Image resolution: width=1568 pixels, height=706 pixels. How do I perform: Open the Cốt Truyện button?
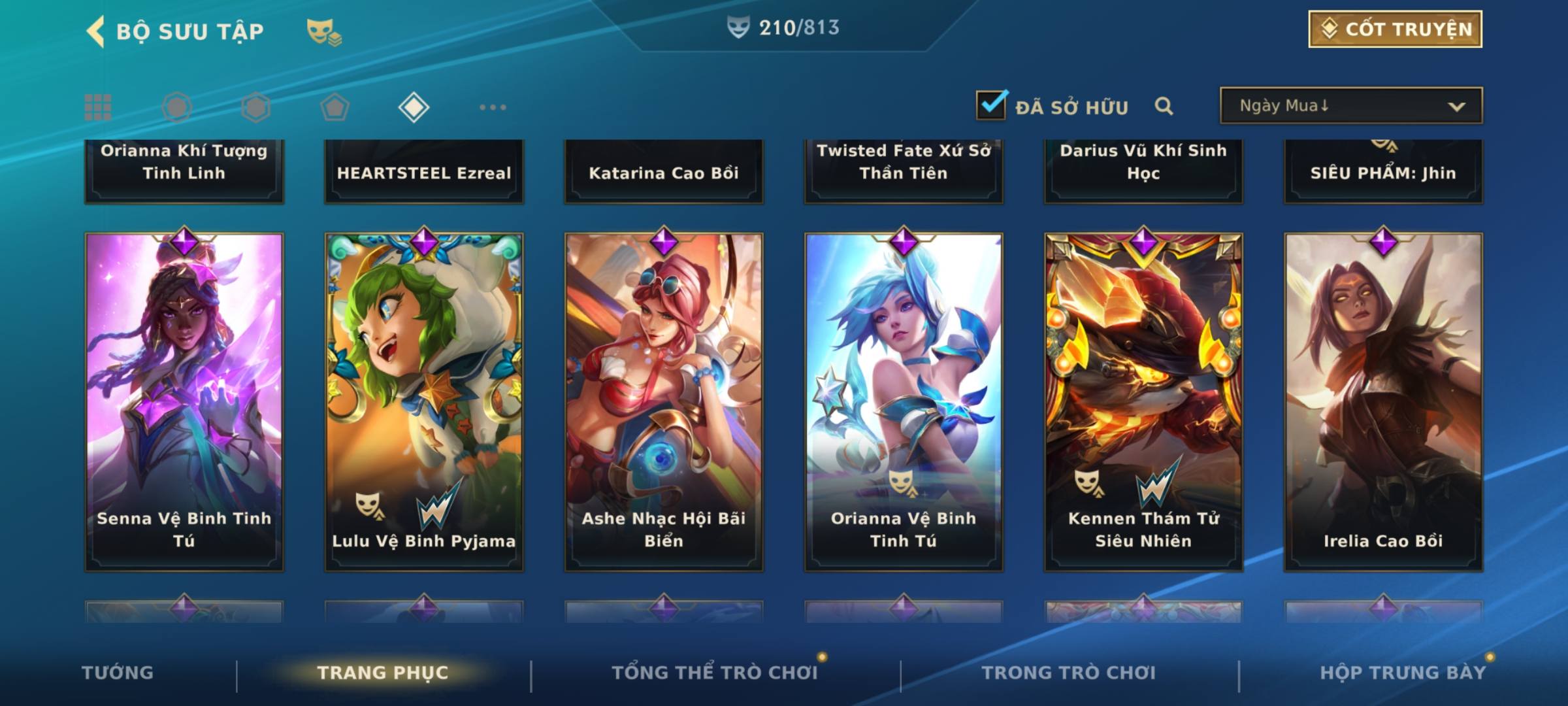tap(1395, 29)
